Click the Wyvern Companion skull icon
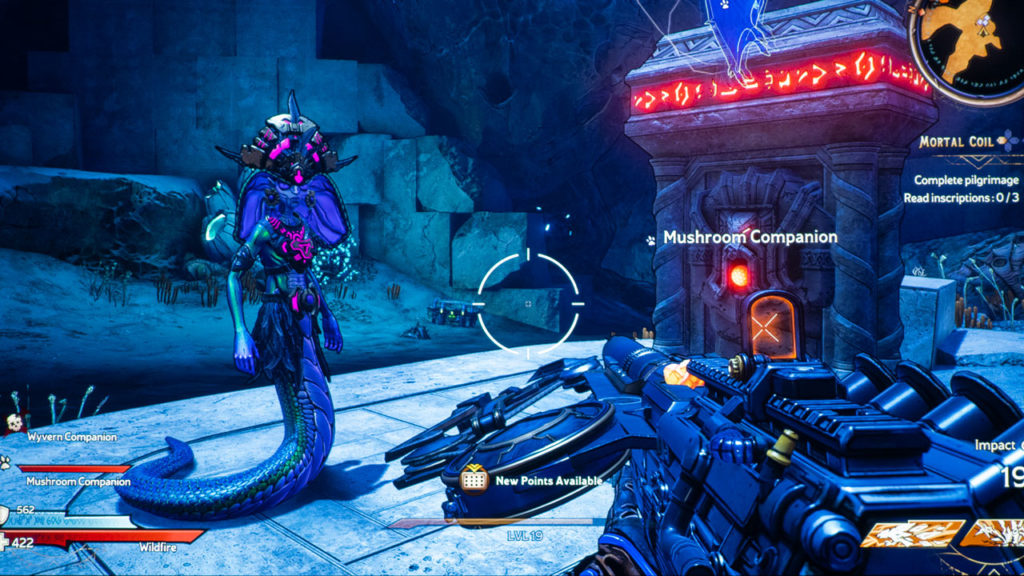 [15, 424]
